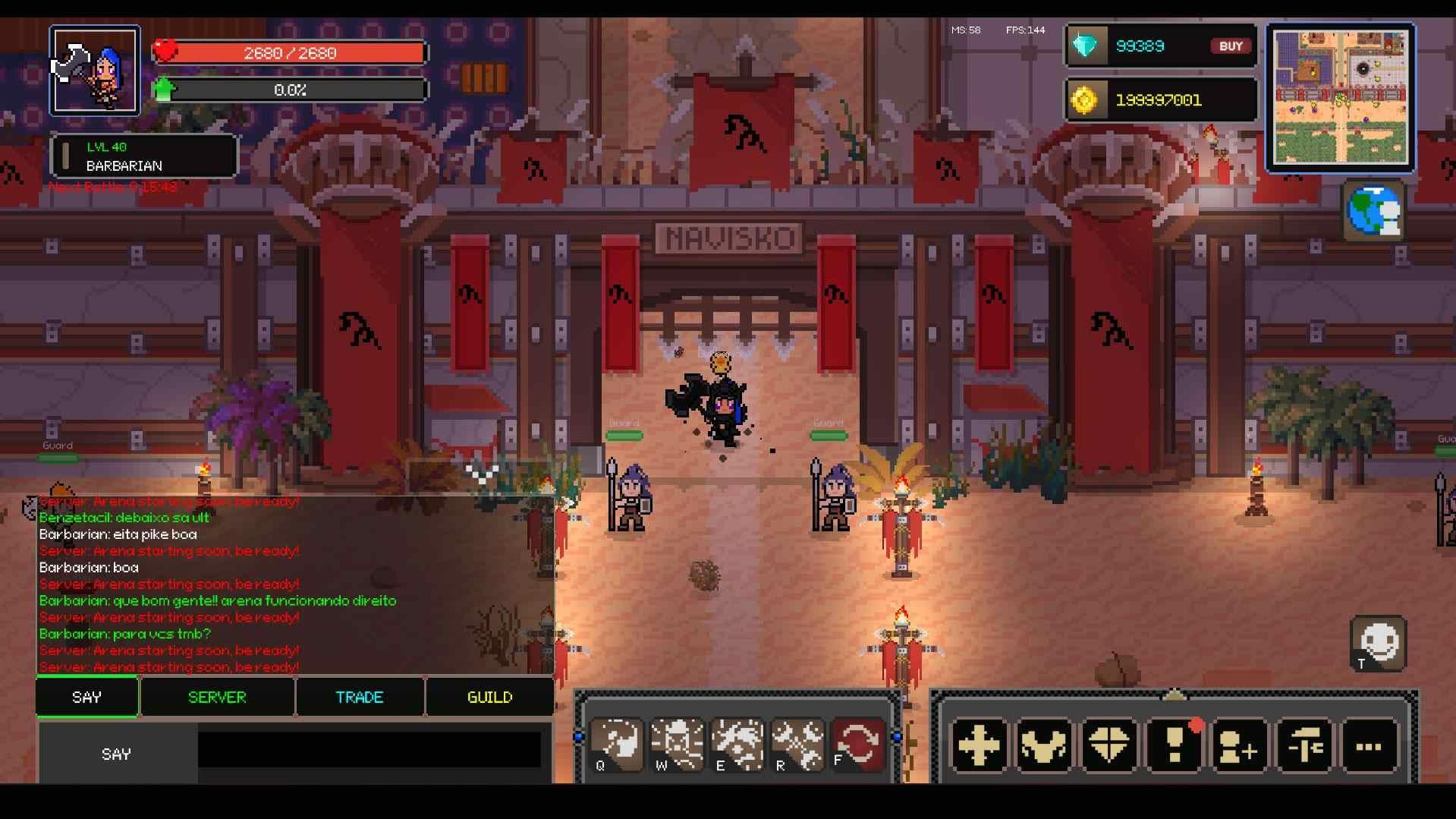Open the three-dots more options menu
The width and height of the screenshot is (1456, 819).
click(x=1369, y=745)
